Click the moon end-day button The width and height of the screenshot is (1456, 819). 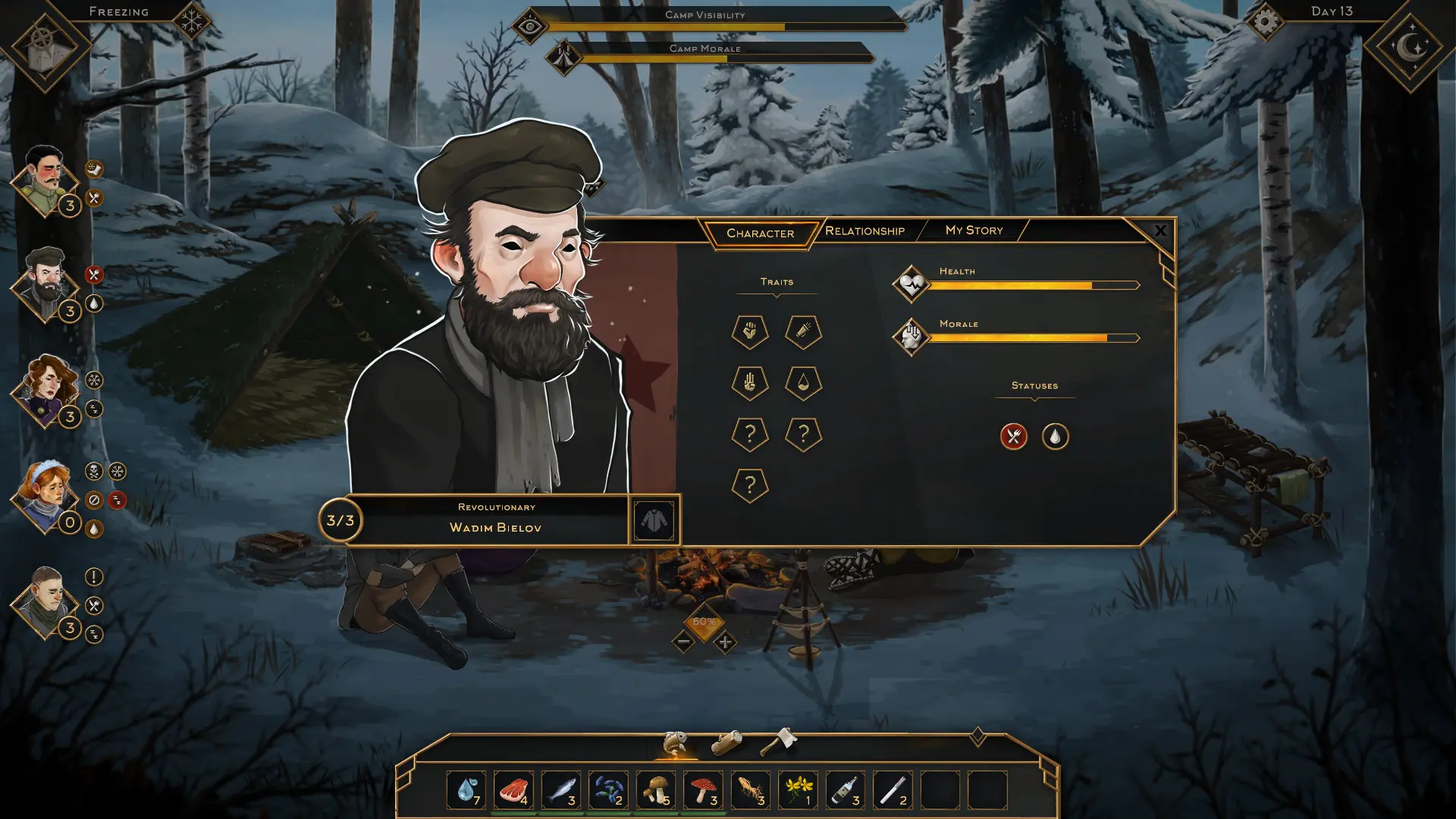point(1410,47)
